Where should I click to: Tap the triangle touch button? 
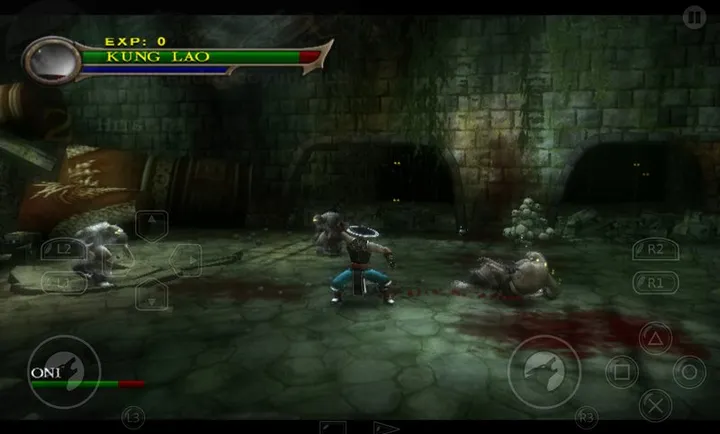(654, 337)
